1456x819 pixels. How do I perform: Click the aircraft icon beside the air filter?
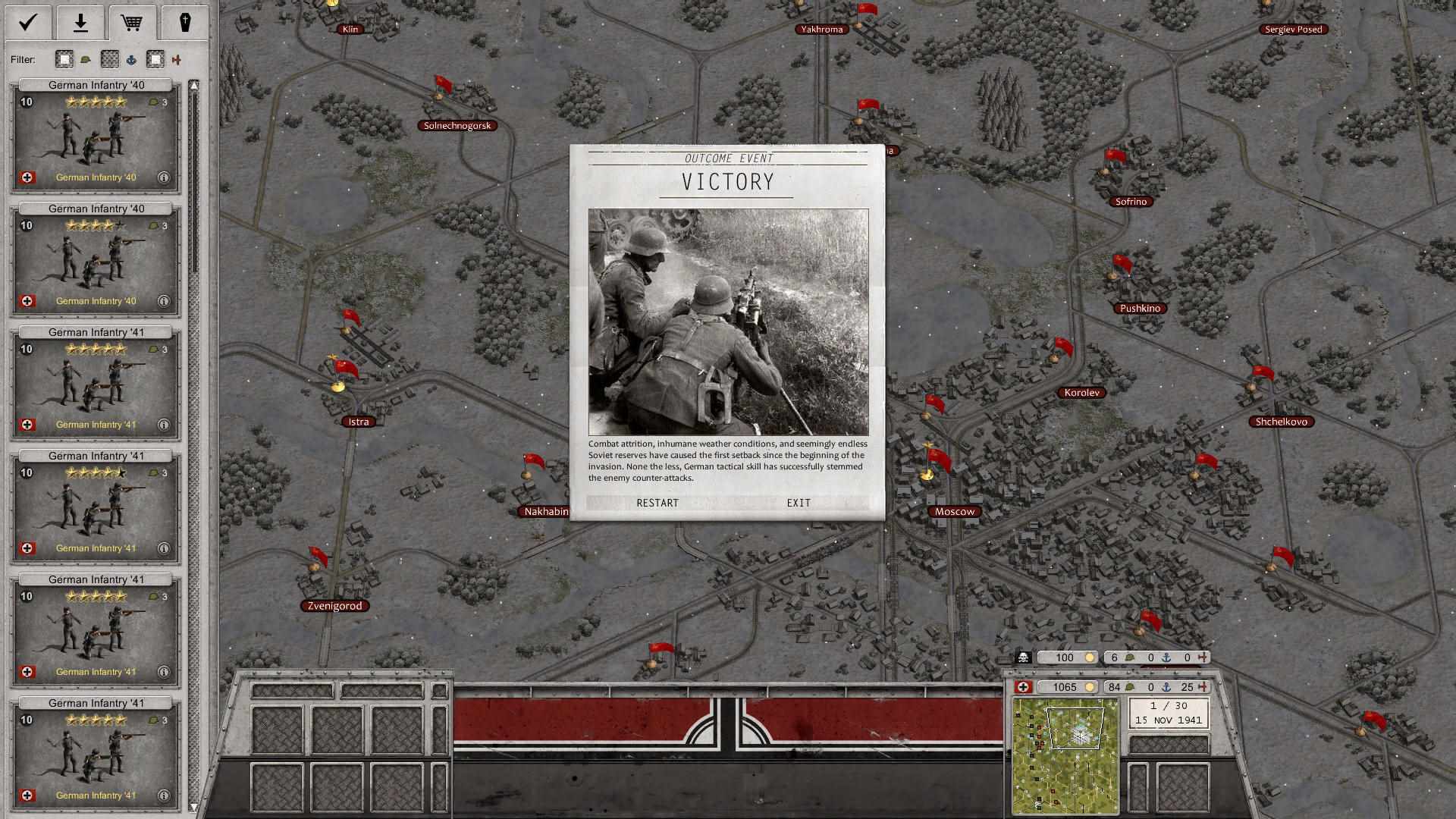click(x=177, y=60)
